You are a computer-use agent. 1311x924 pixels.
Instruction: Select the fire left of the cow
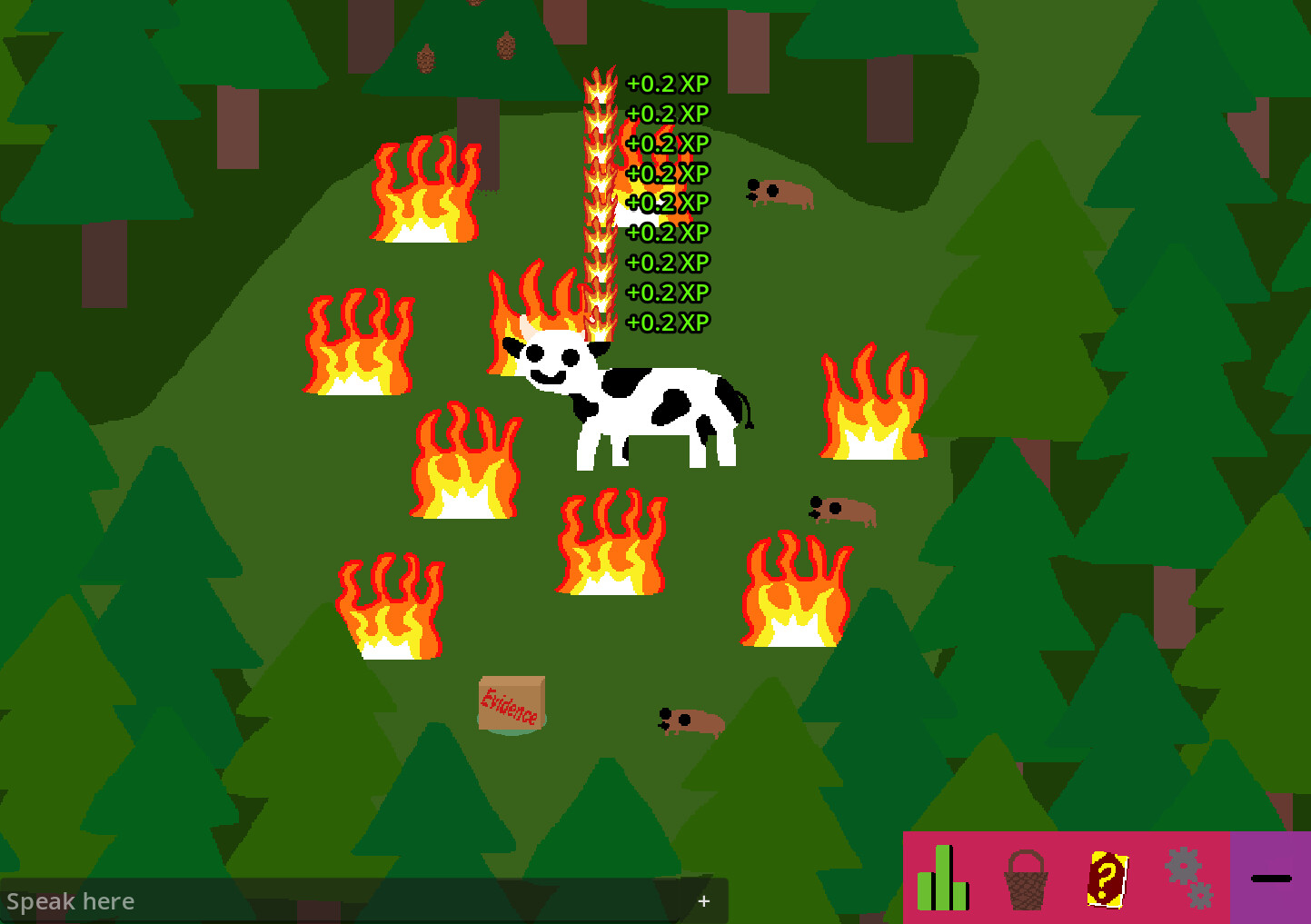(359, 345)
